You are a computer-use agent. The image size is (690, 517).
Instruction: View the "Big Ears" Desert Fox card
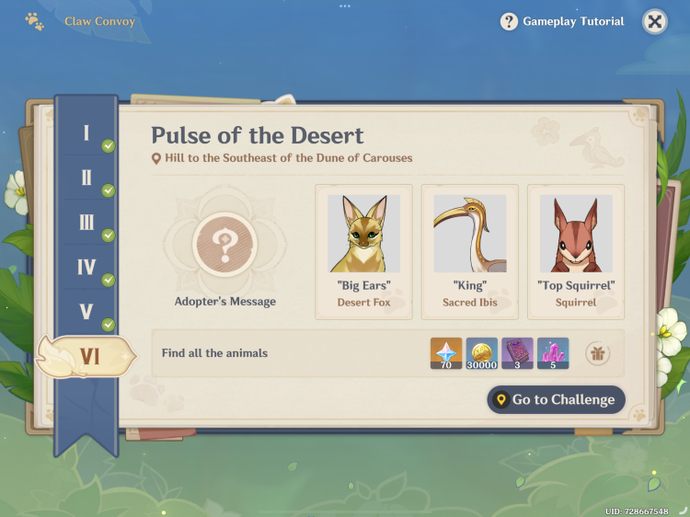click(364, 251)
